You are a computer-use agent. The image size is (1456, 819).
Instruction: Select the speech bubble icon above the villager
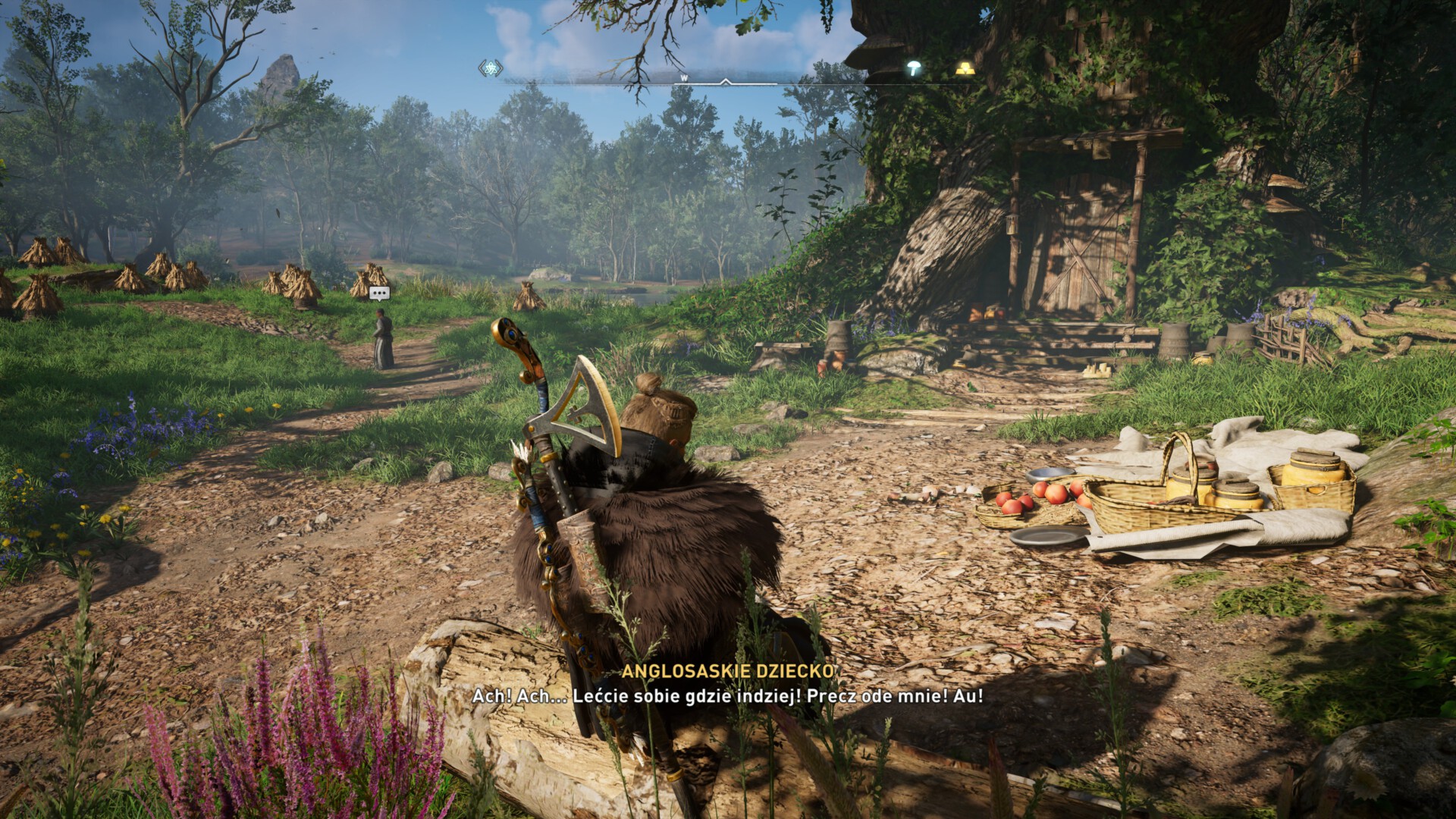(379, 293)
